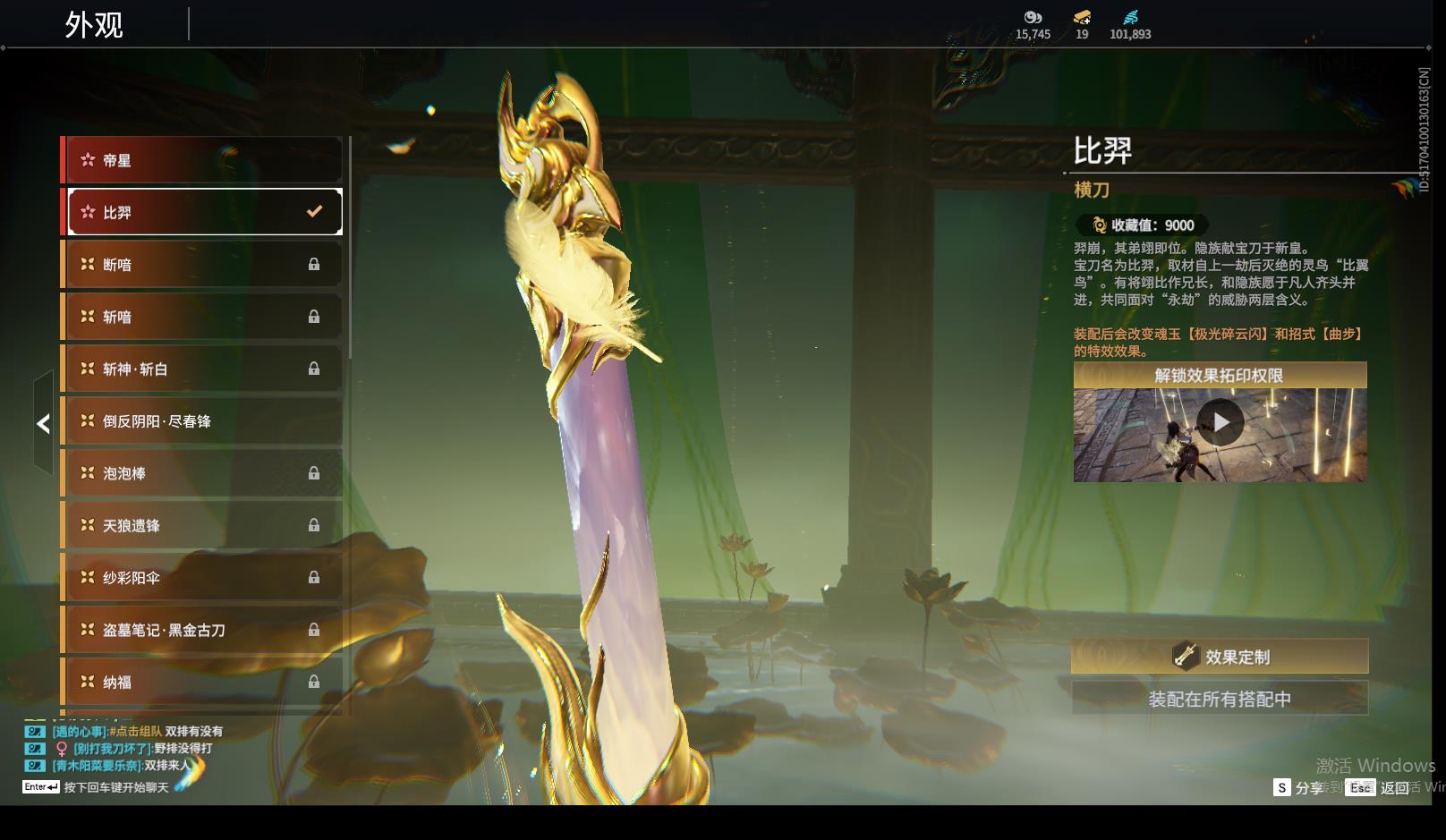Viewport: 1446px width, 840px height.
Task: Collapse the skin list with left arrow
Action: coord(43,423)
